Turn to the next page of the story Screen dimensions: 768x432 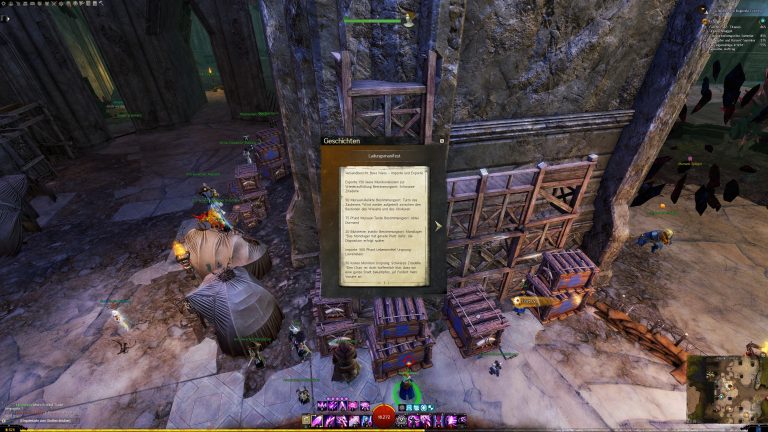[x=437, y=225]
